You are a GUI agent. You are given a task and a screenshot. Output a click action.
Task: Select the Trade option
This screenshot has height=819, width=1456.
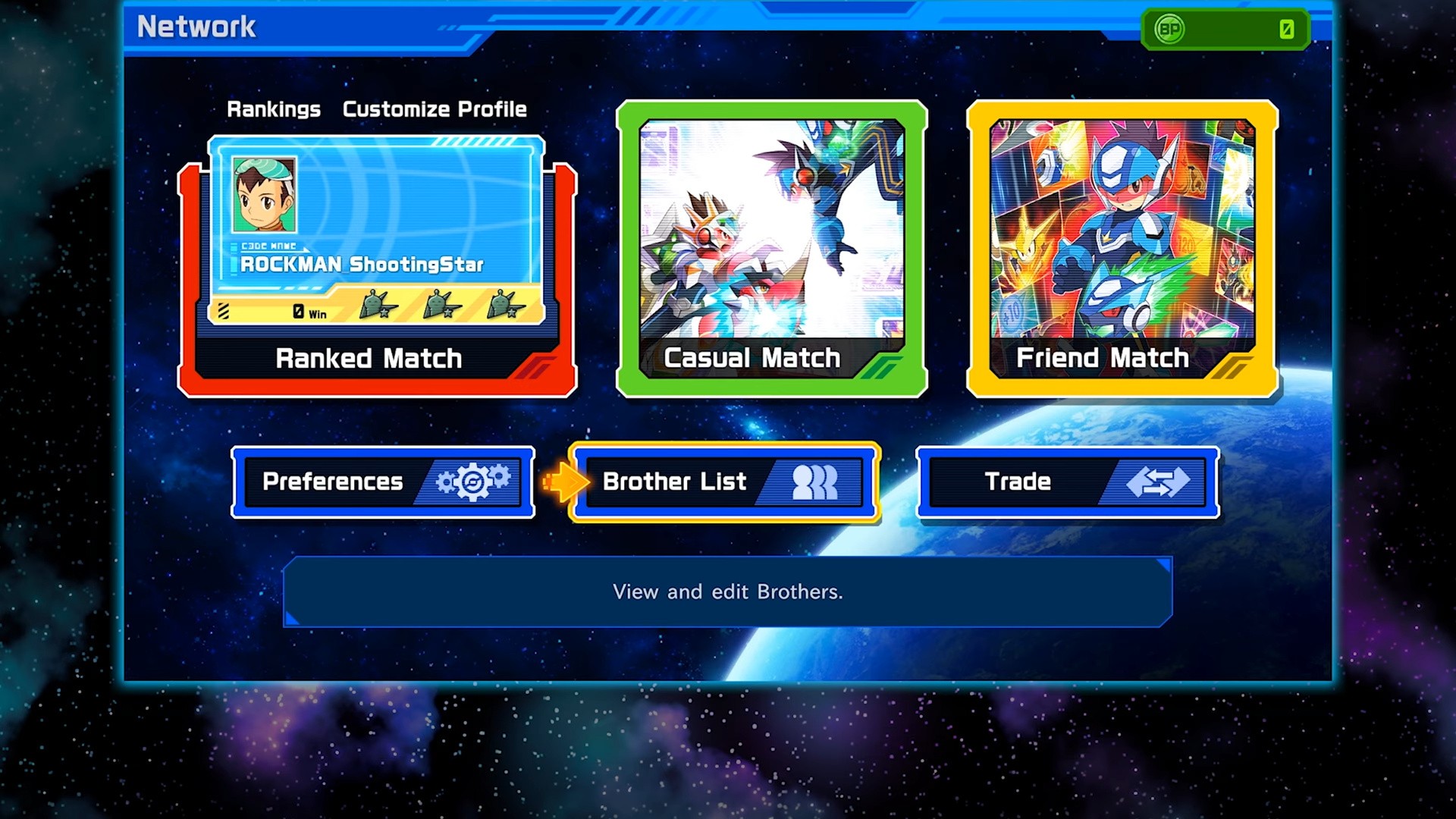click(1068, 482)
